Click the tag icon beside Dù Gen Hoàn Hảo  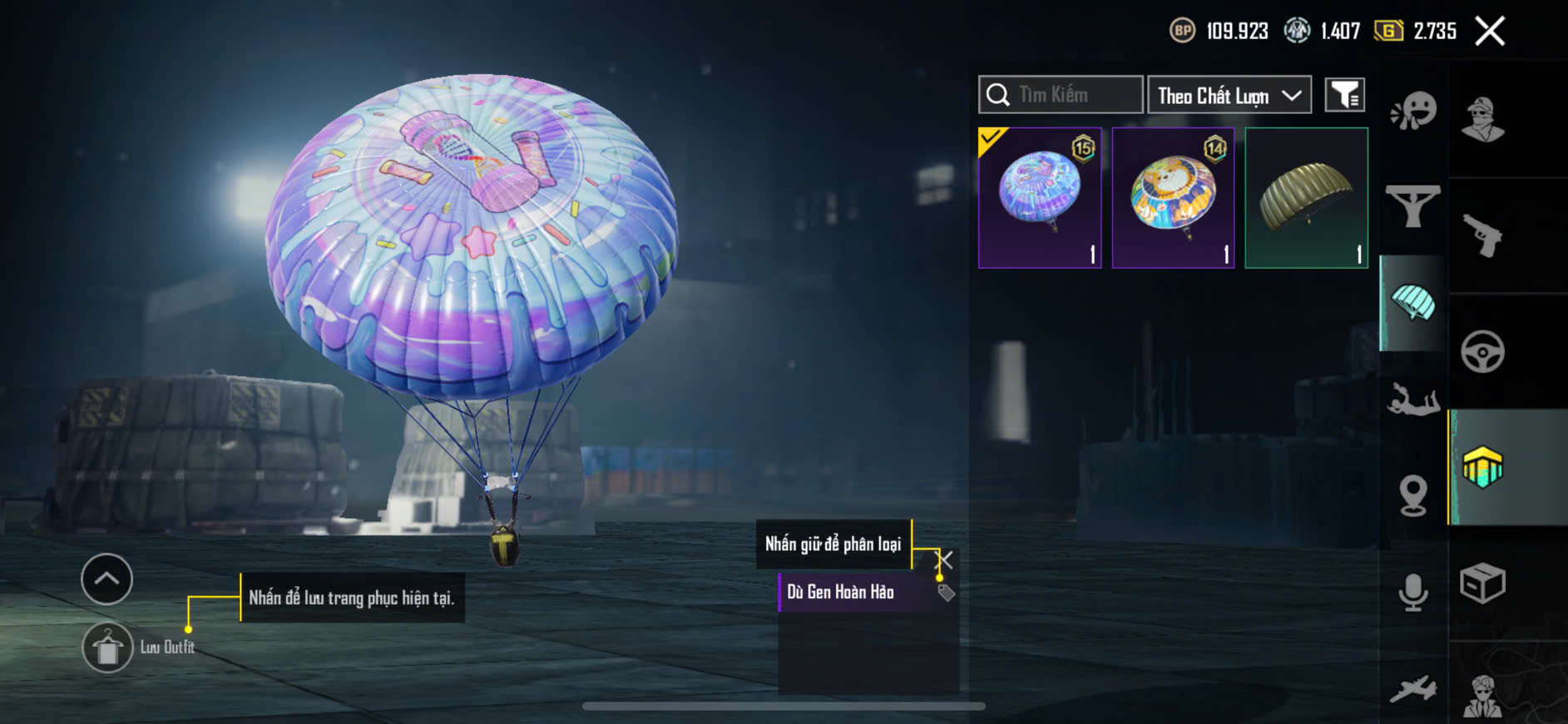(x=946, y=593)
